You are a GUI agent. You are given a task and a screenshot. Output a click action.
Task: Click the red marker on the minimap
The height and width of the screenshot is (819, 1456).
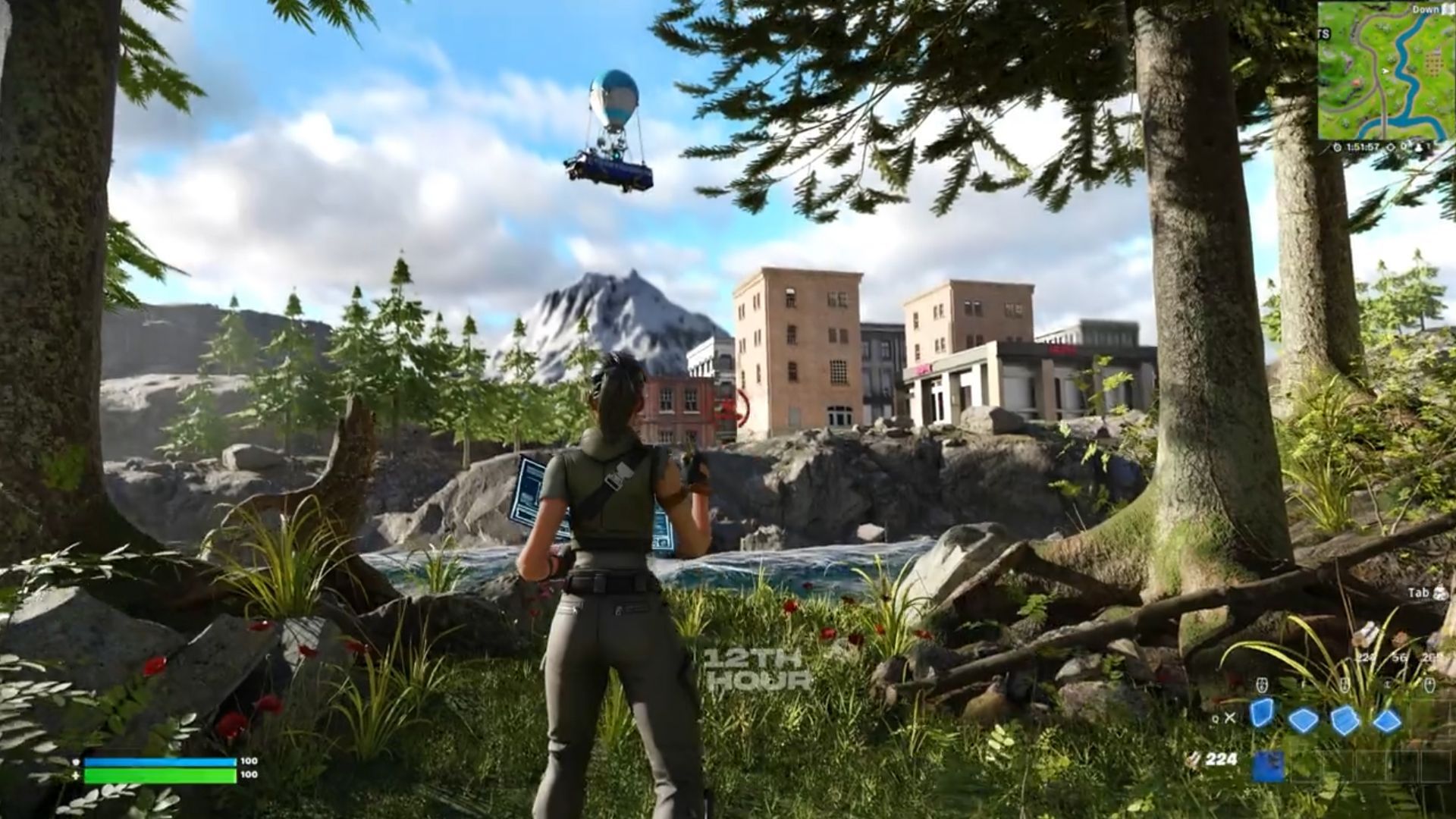(x=1355, y=83)
